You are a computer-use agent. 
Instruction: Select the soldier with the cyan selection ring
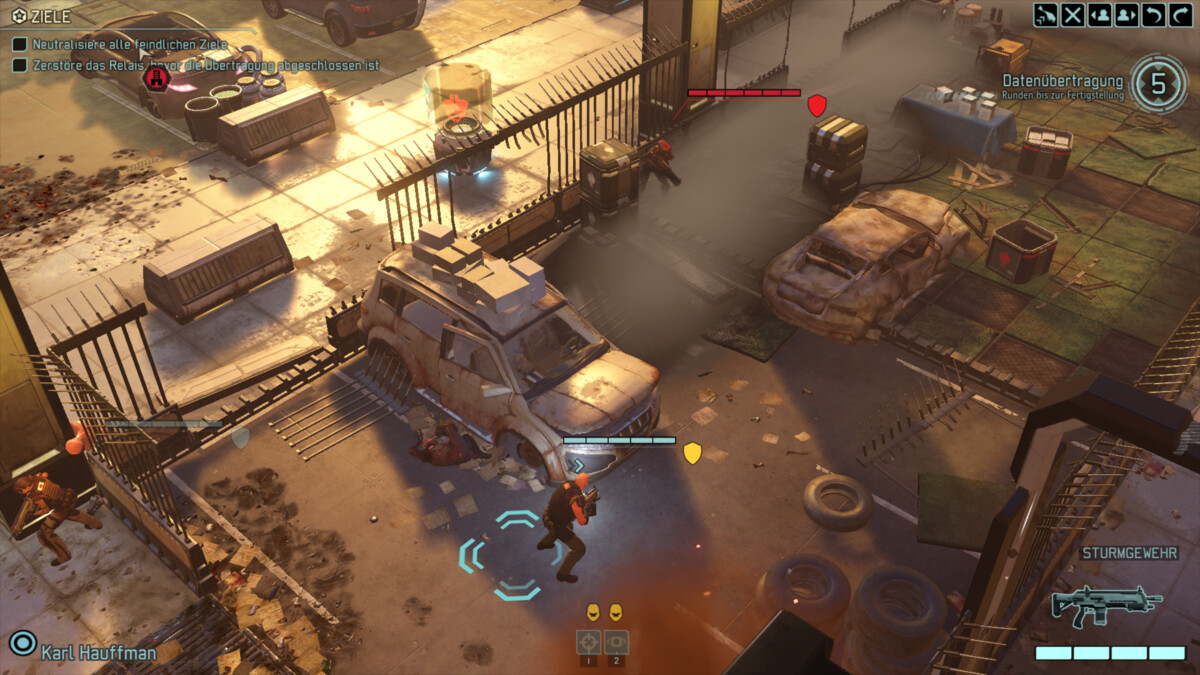tap(565, 528)
